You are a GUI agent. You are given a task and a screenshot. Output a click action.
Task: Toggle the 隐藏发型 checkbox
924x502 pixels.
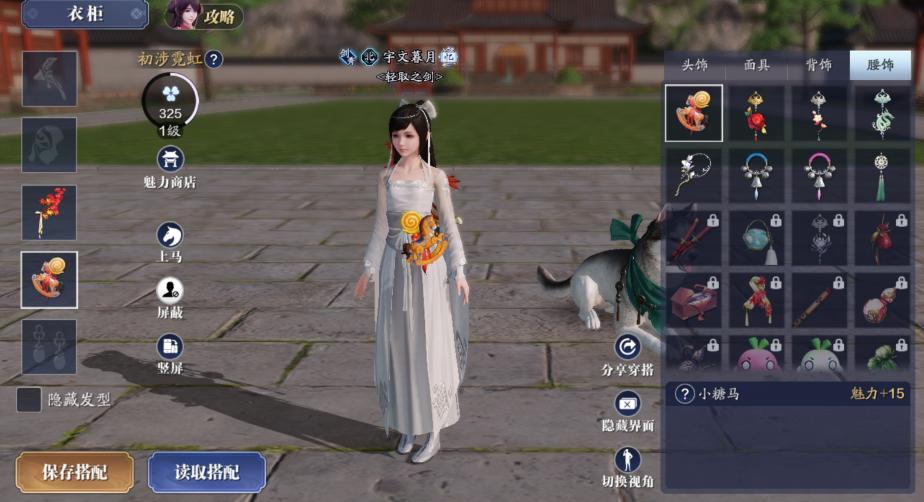pos(30,399)
